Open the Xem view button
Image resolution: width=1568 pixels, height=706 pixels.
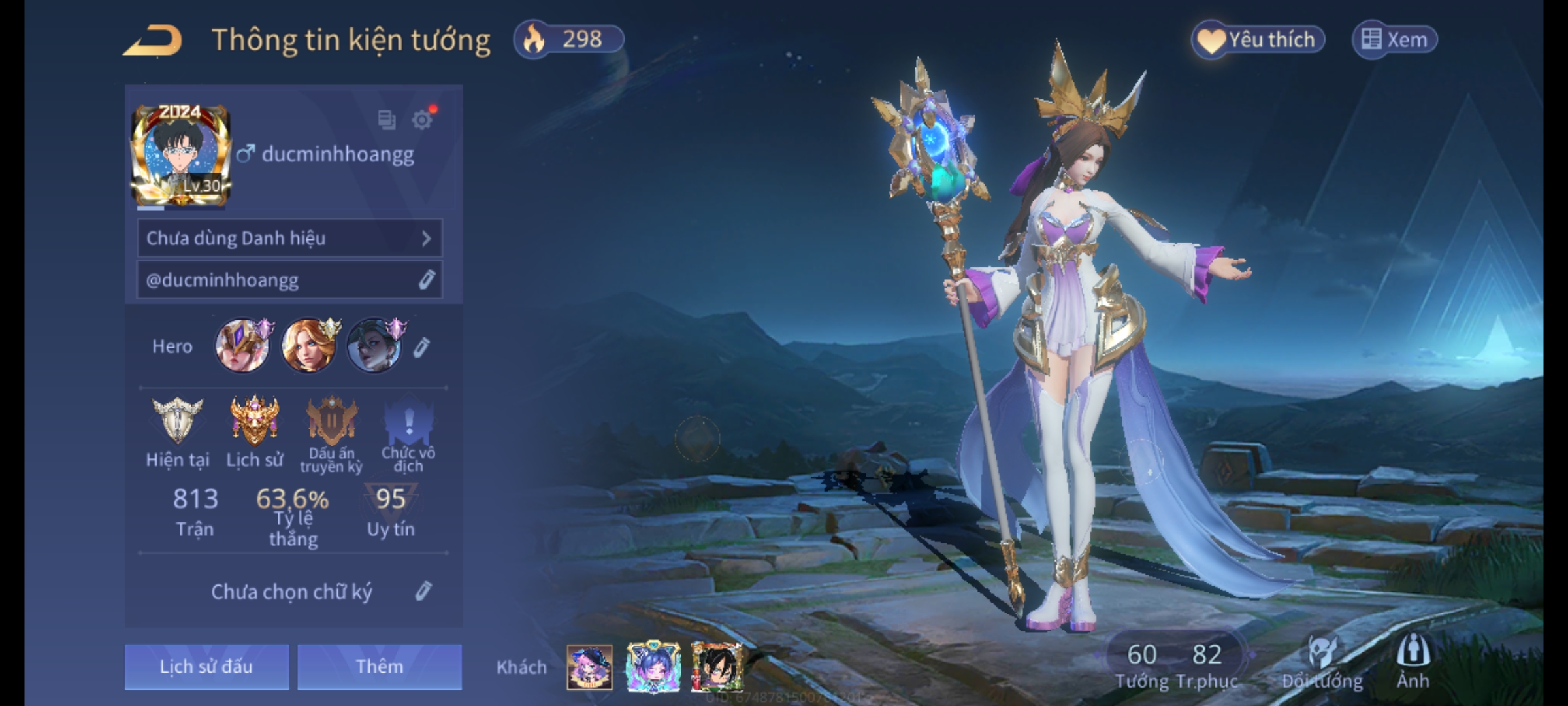[x=1394, y=40]
